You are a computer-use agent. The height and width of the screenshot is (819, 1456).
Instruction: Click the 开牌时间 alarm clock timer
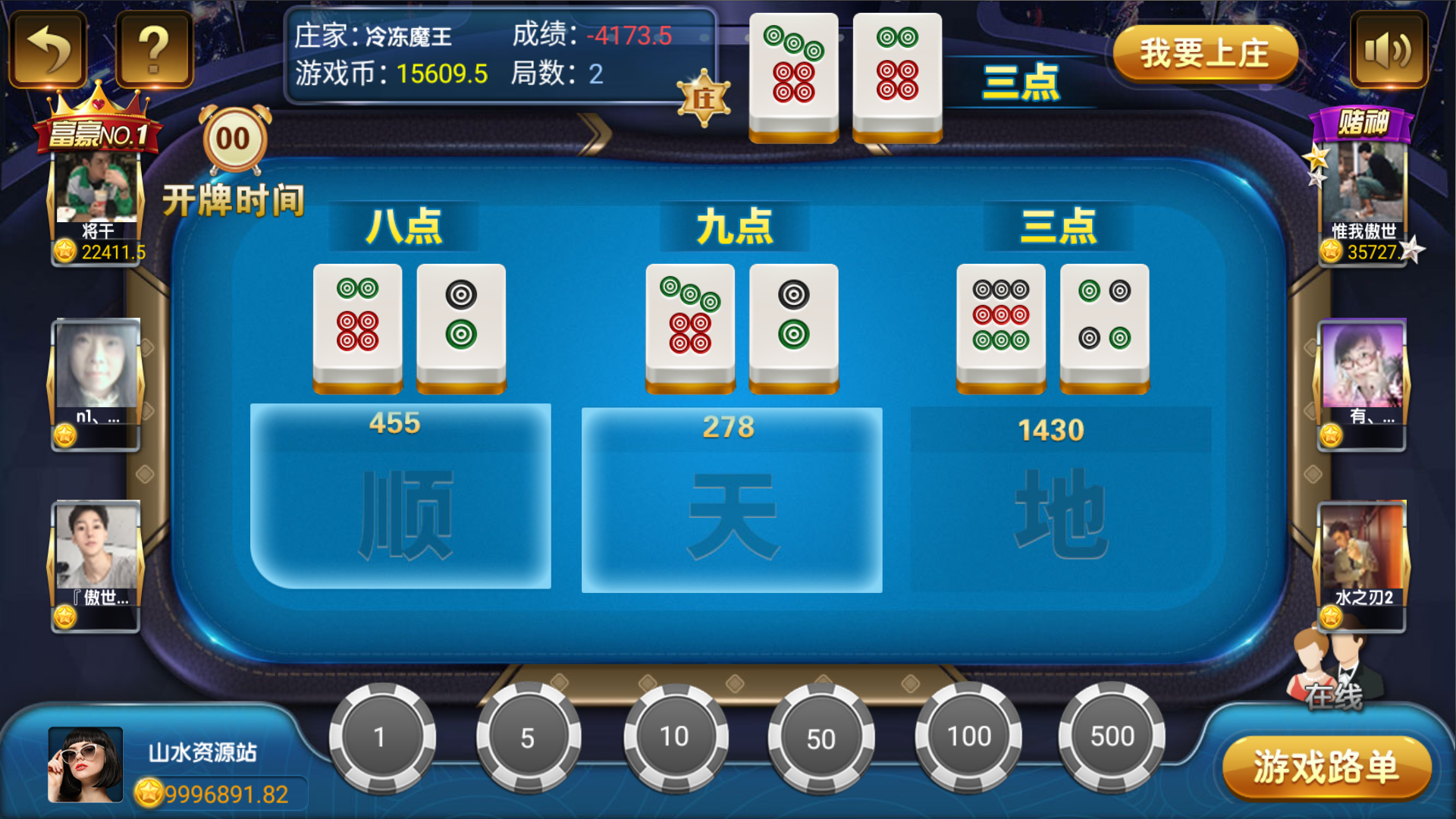coord(233,140)
